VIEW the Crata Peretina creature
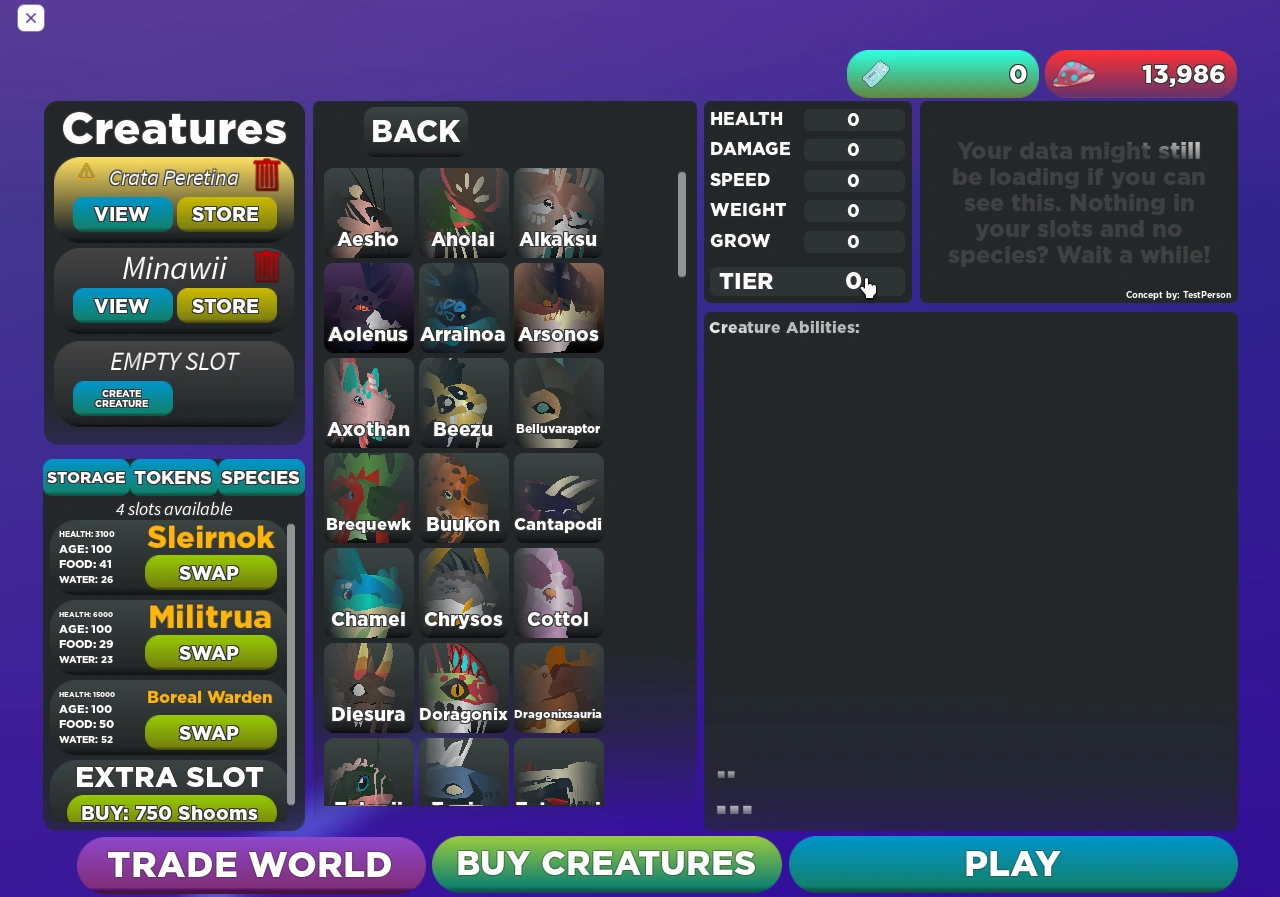 [121, 213]
